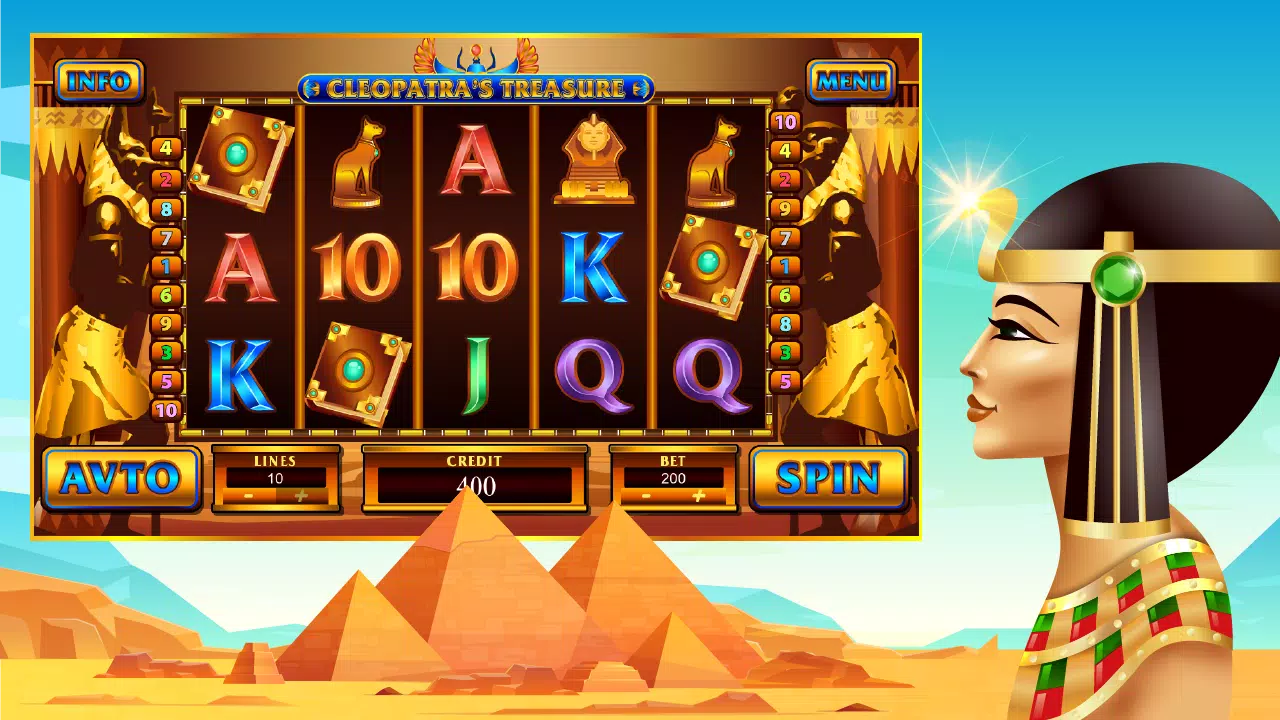Increase the number of lines with plus

point(300,496)
